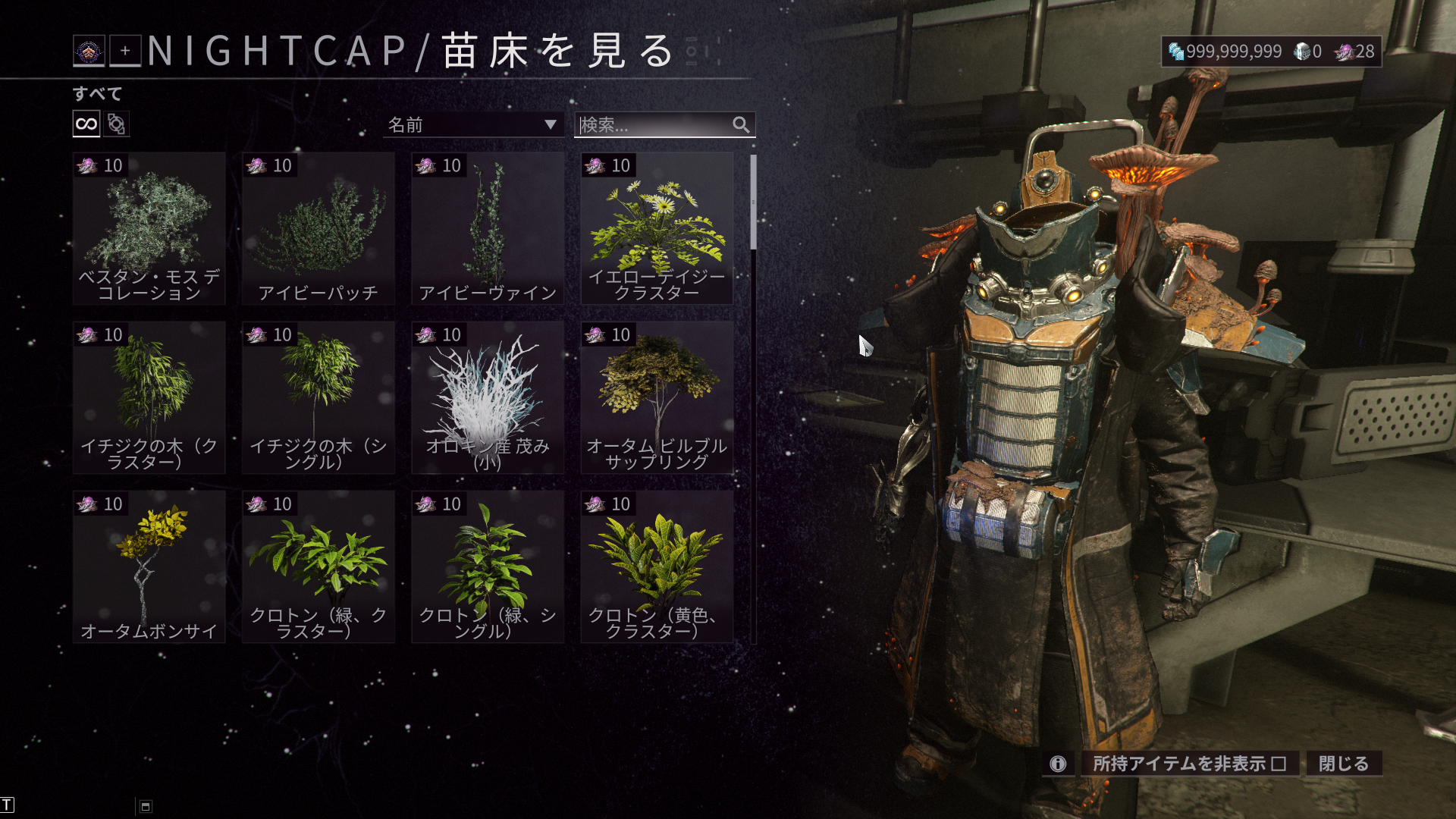
Task: Pick クロトン（緑、シングル） item
Action: point(488,566)
